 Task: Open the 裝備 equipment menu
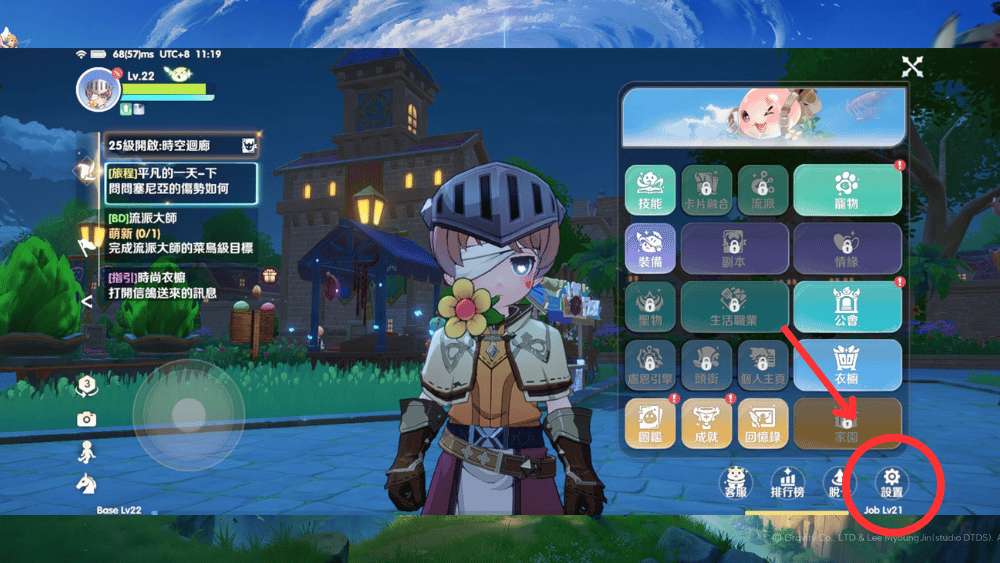650,247
